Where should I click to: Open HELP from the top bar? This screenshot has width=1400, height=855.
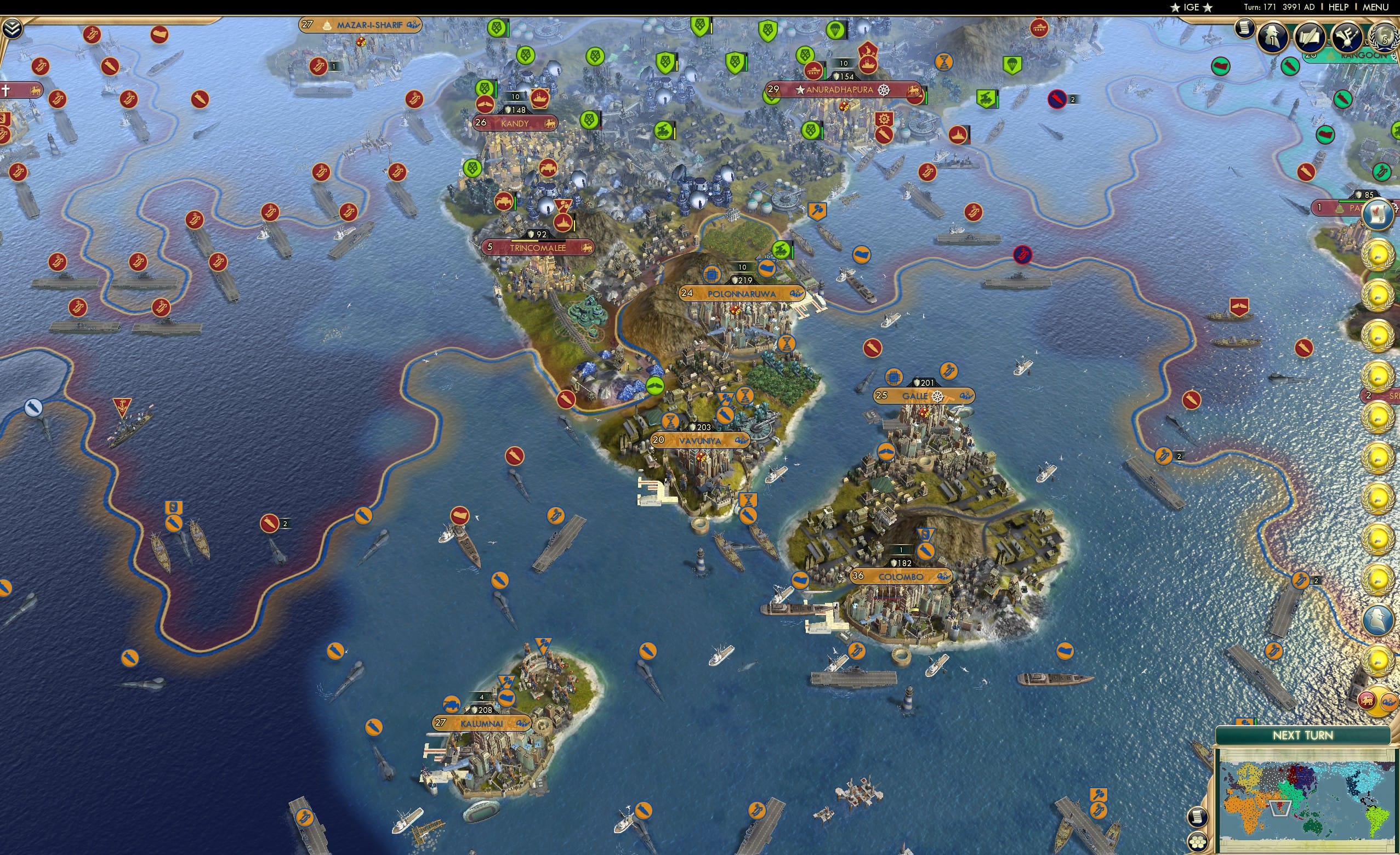click(x=1339, y=7)
